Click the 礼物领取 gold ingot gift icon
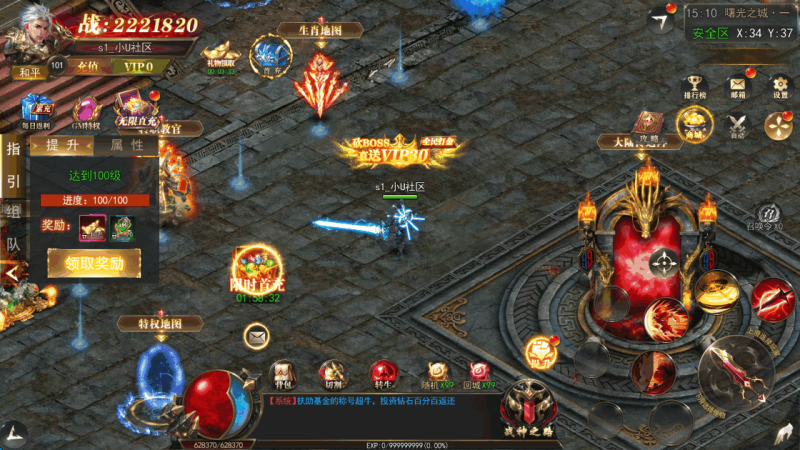 [x=222, y=54]
